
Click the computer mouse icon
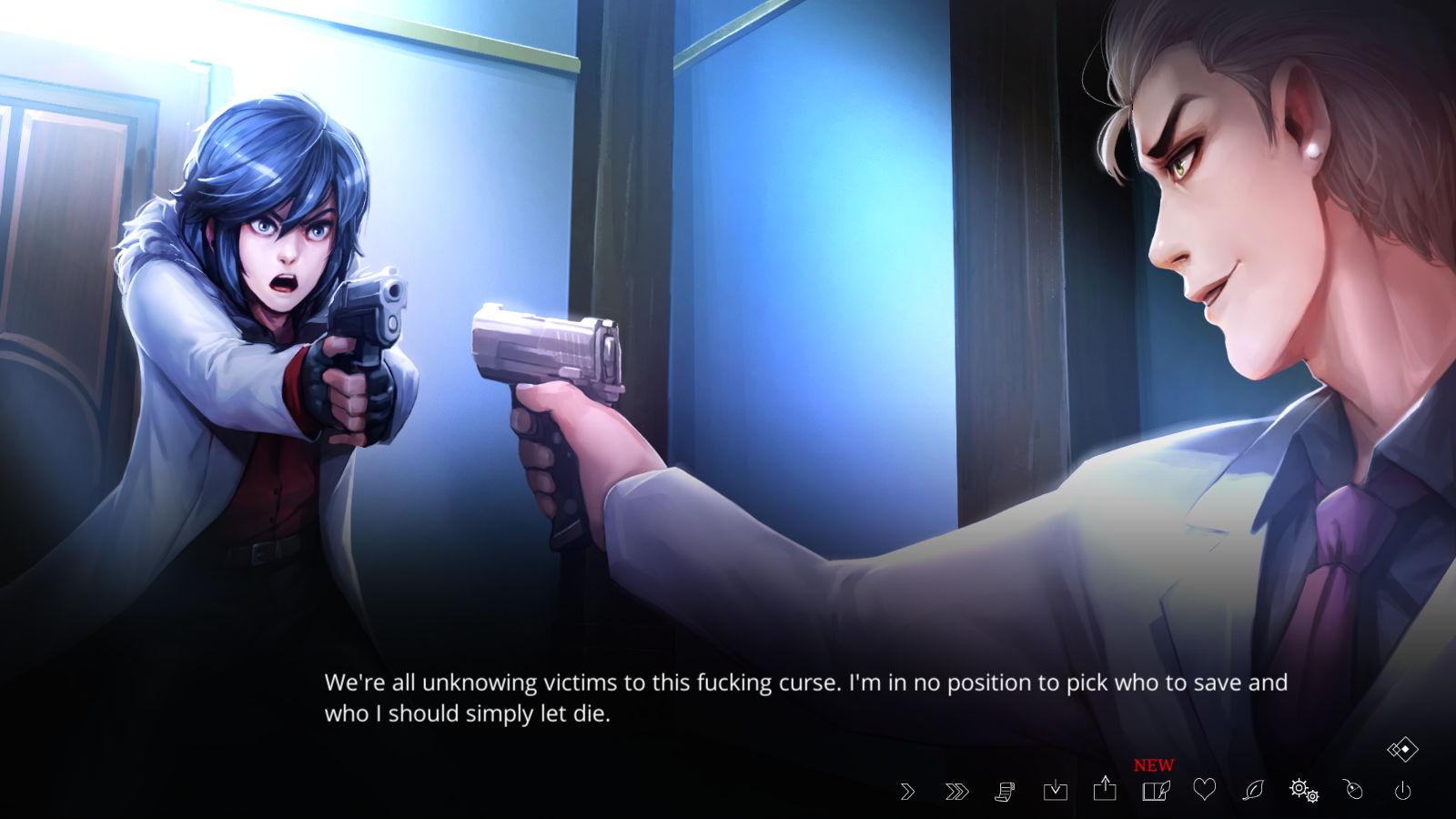[x=1354, y=789]
